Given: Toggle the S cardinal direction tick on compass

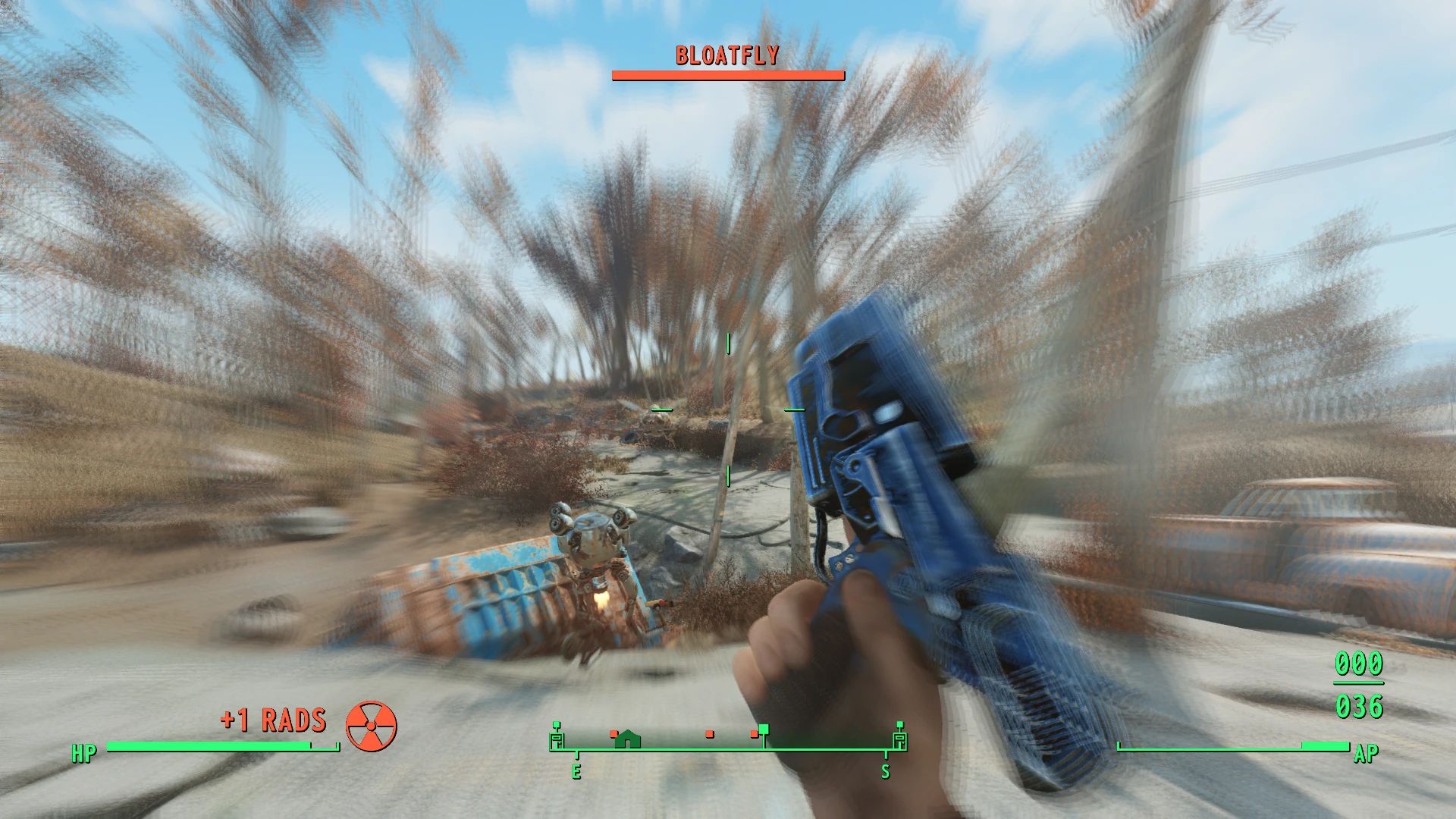Looking at the screenshot, I should (x=886, y=770).
